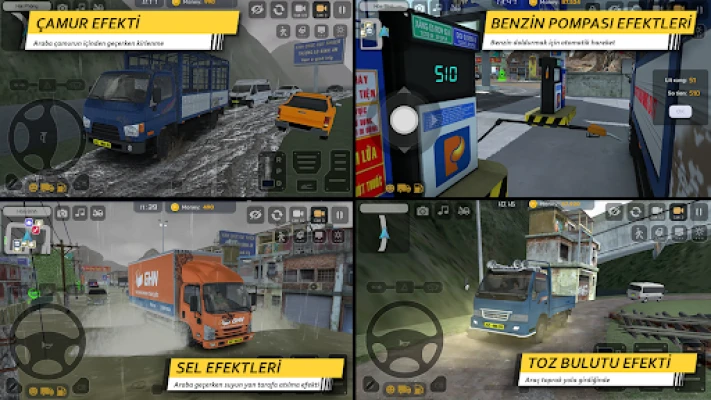Pause the game in the Sel Efektleri panel
Image resolution: width=711 pixels, height=400 pixels.
[x=341, y=214]
